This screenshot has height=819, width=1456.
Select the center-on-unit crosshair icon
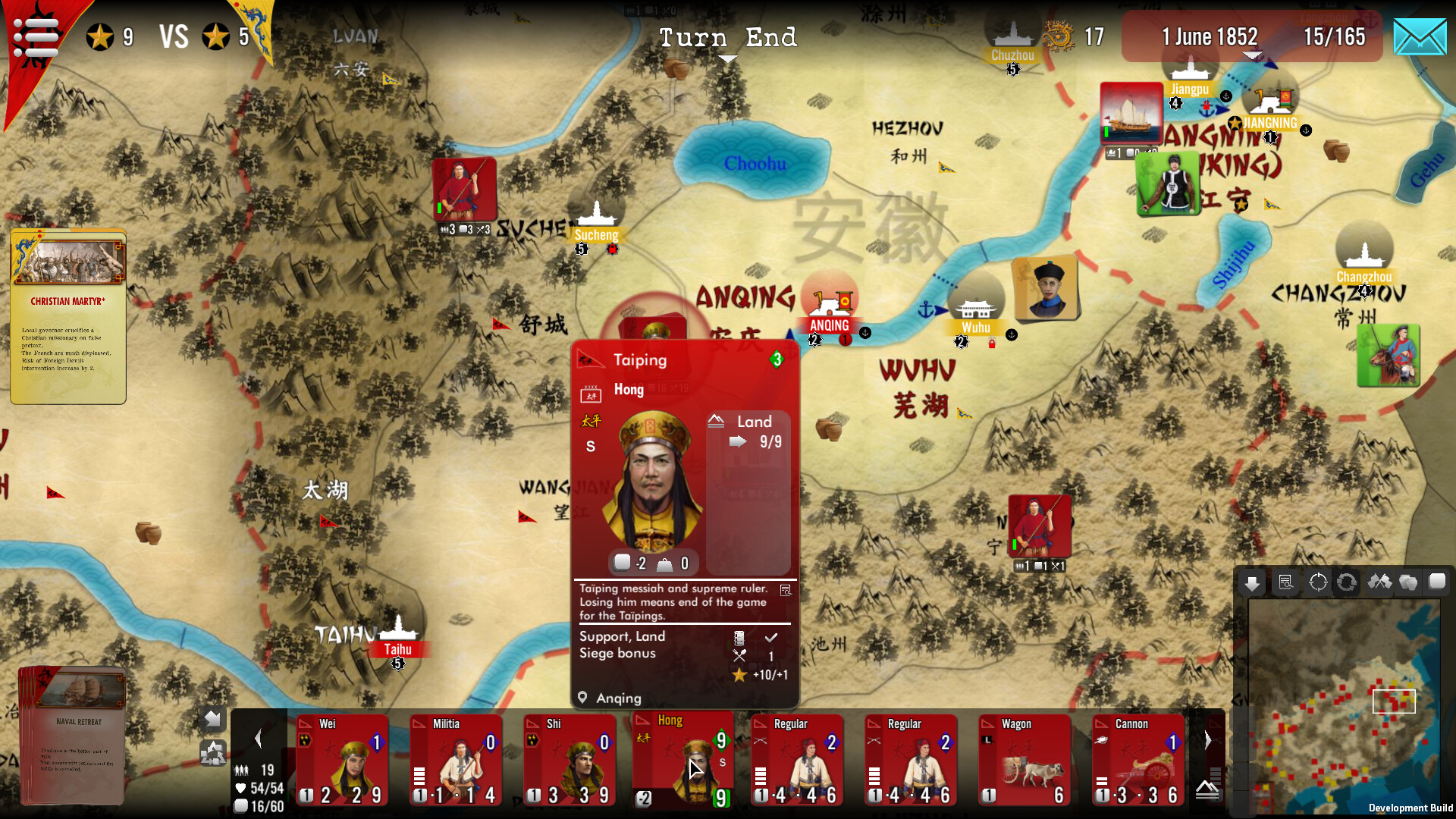click(1318, 582)
